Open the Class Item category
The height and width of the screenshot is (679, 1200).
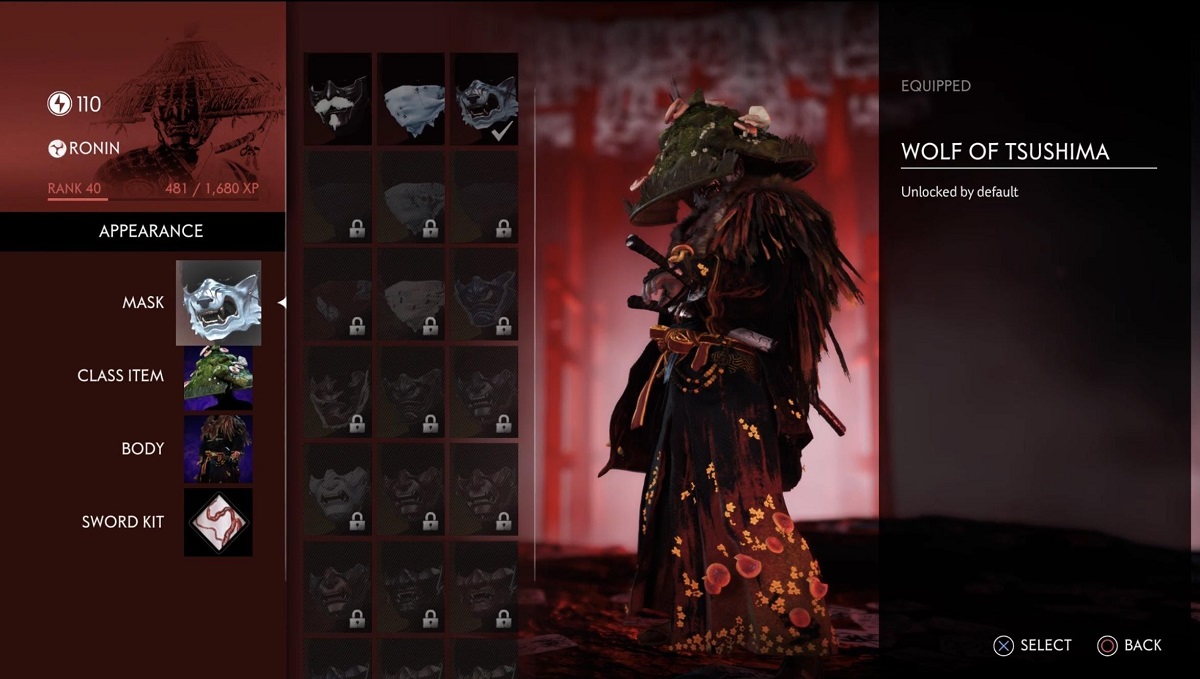click(218, 377)
